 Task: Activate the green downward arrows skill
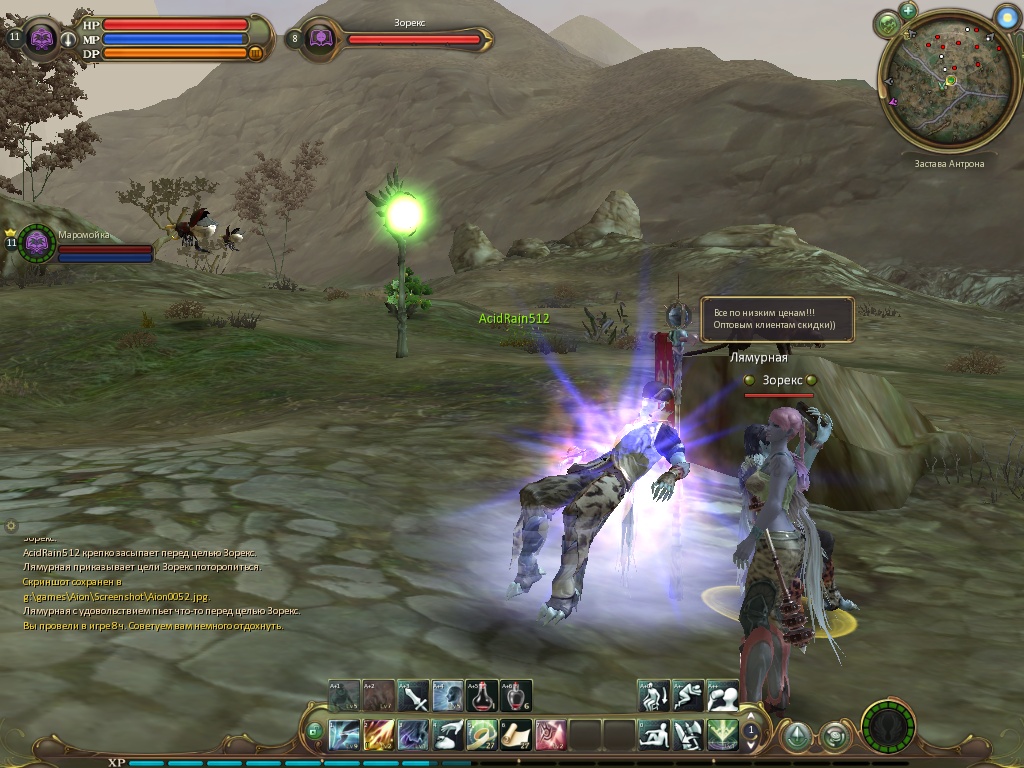point(722,735)
